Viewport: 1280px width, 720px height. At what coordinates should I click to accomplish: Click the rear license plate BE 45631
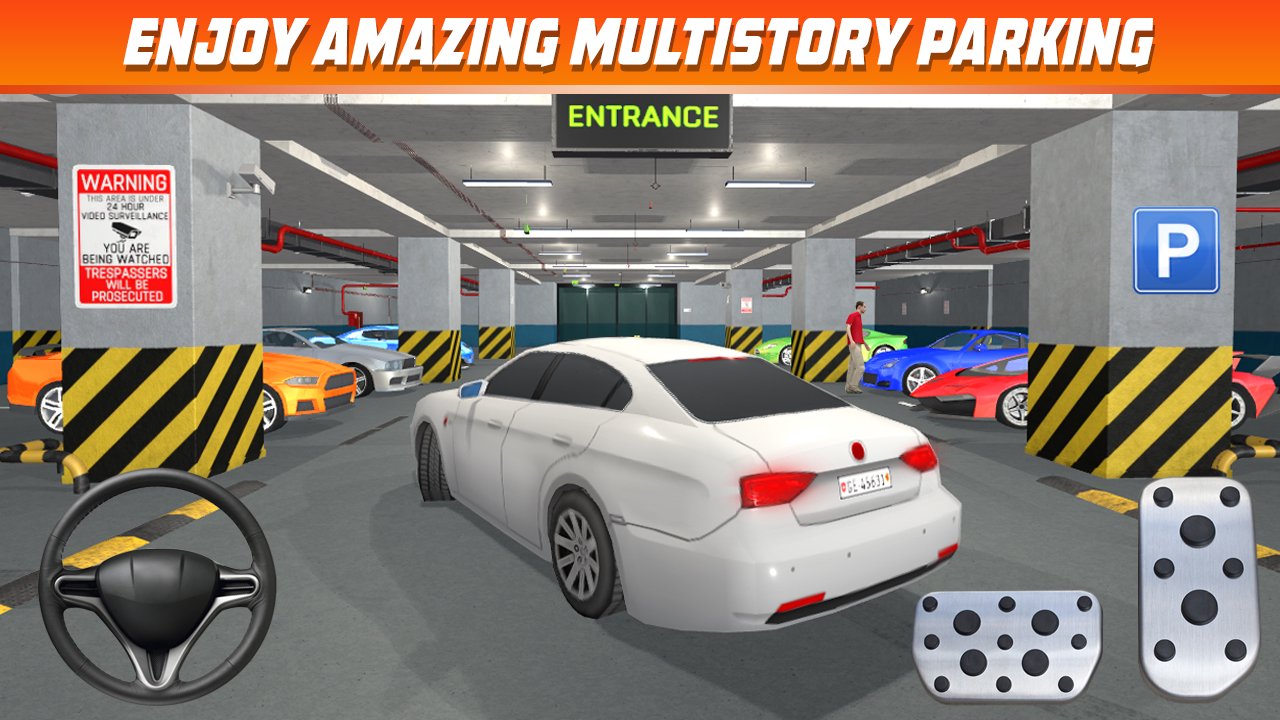(x=864, y=485)
